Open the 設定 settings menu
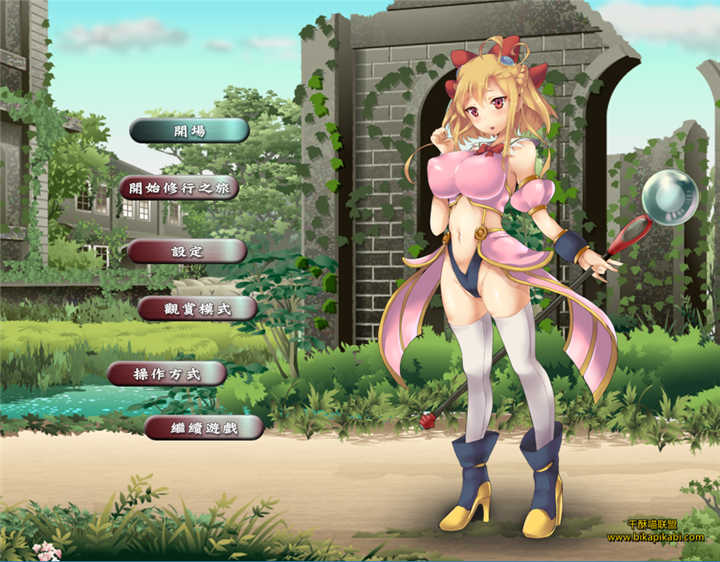Screen dimensions: 720x562 pyautogui.click(x=187, y=251)
